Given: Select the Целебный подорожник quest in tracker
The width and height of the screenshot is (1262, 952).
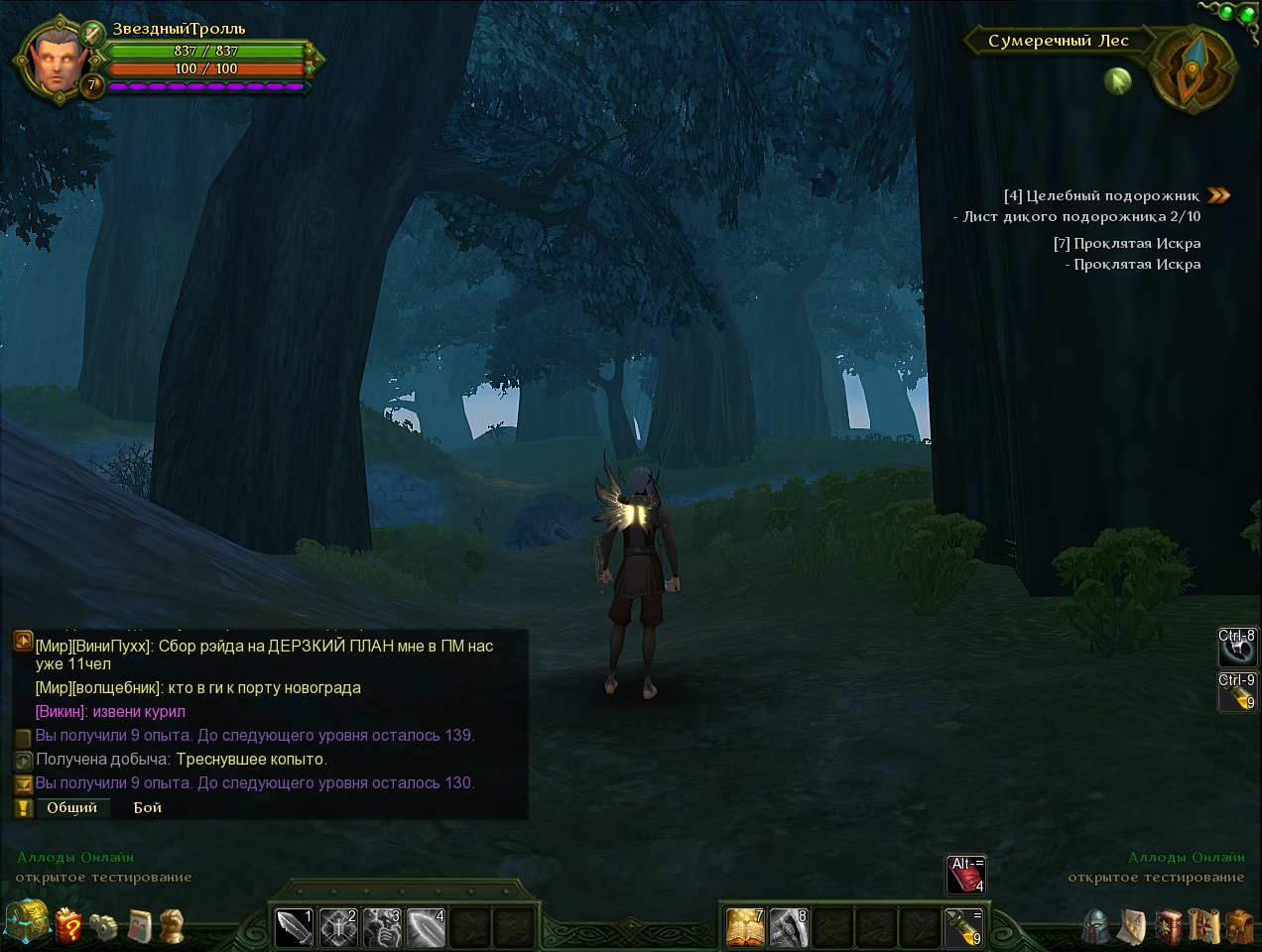Looking at the screenshot, I should [x=1101, y=195].
